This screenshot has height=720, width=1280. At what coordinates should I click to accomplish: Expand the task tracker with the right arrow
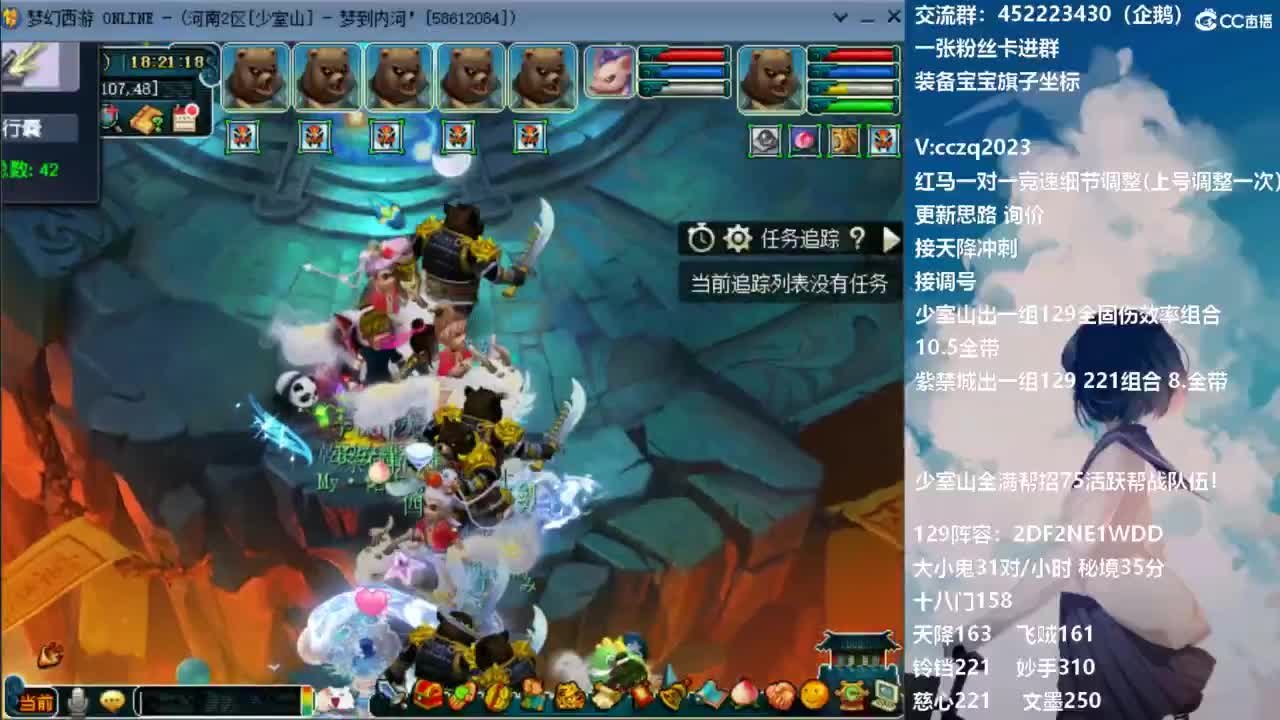[892, 240]
